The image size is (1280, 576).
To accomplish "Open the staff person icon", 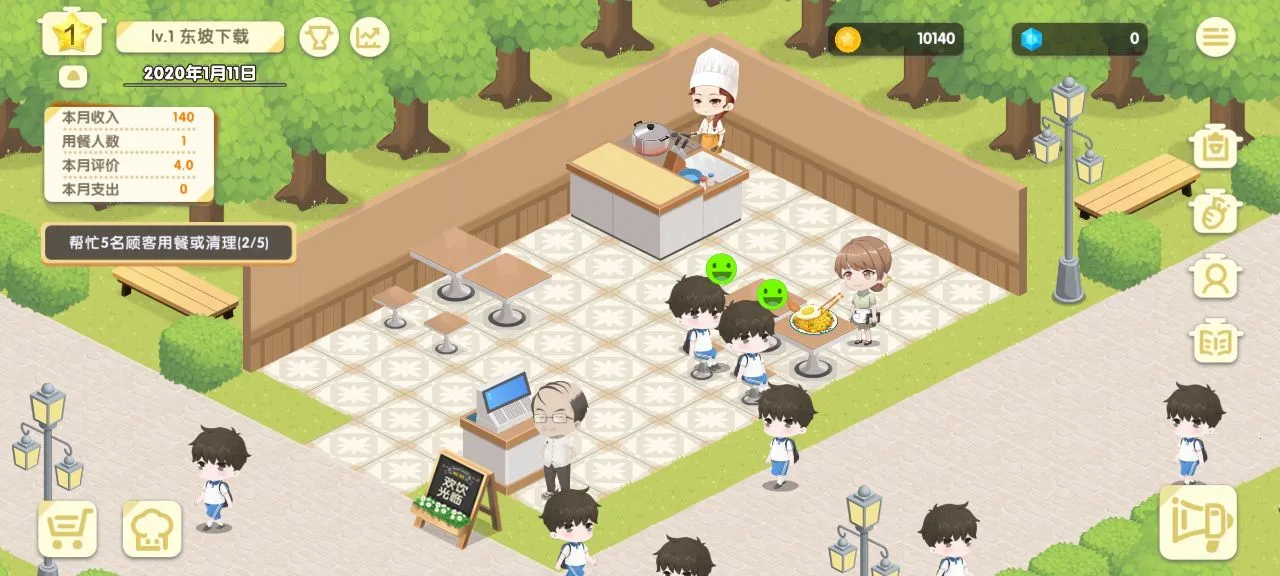I will [1216, 276].
